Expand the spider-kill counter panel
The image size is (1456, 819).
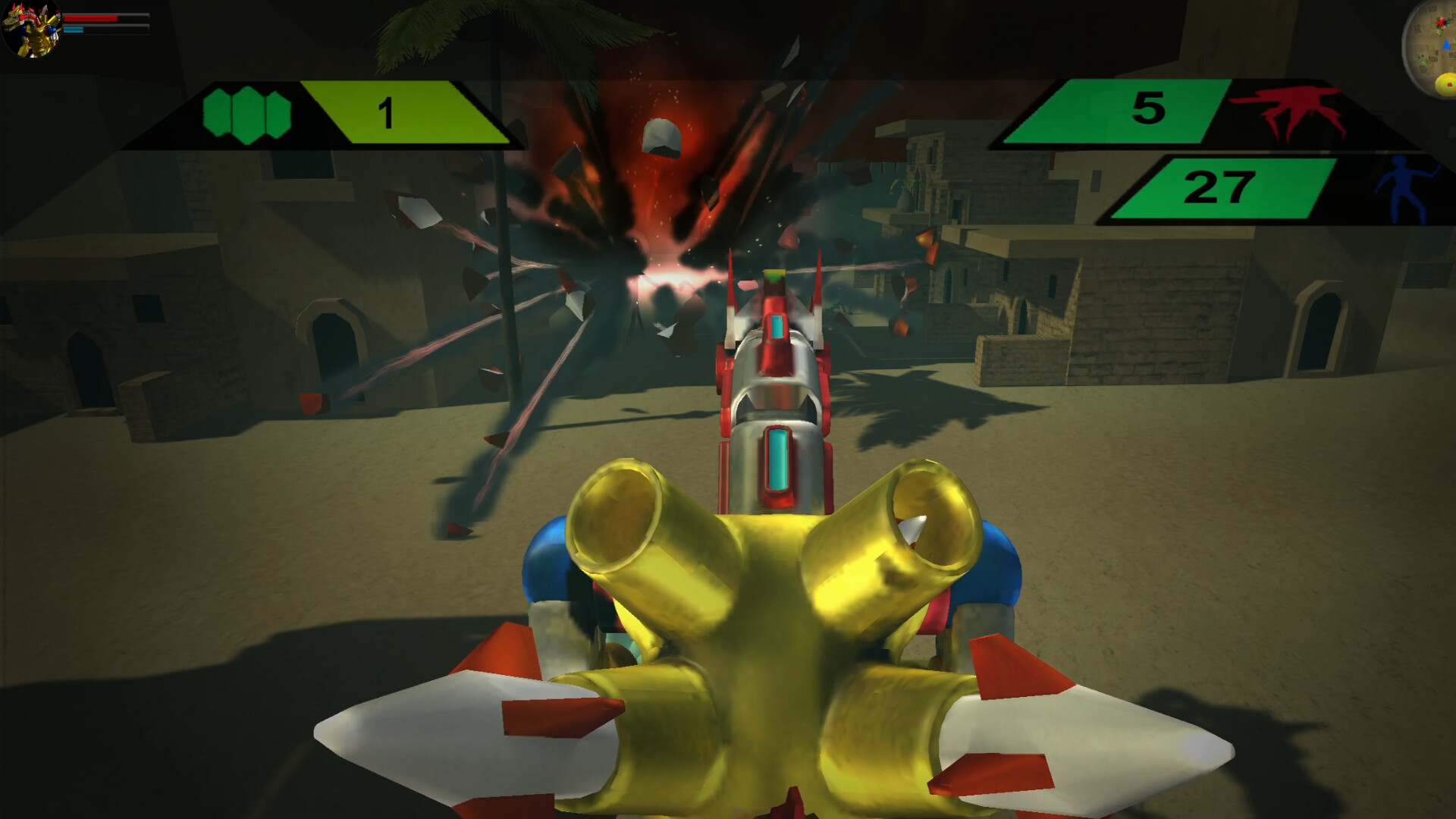[x=1213, y=114]
